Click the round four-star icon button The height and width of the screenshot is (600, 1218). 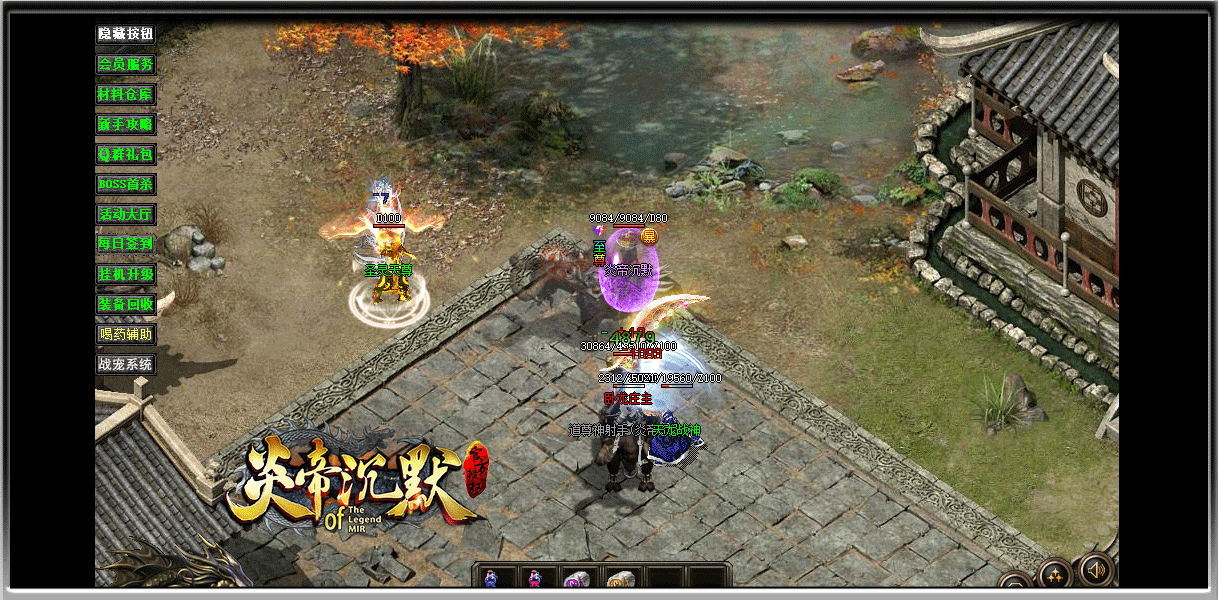coord(1055,574)
